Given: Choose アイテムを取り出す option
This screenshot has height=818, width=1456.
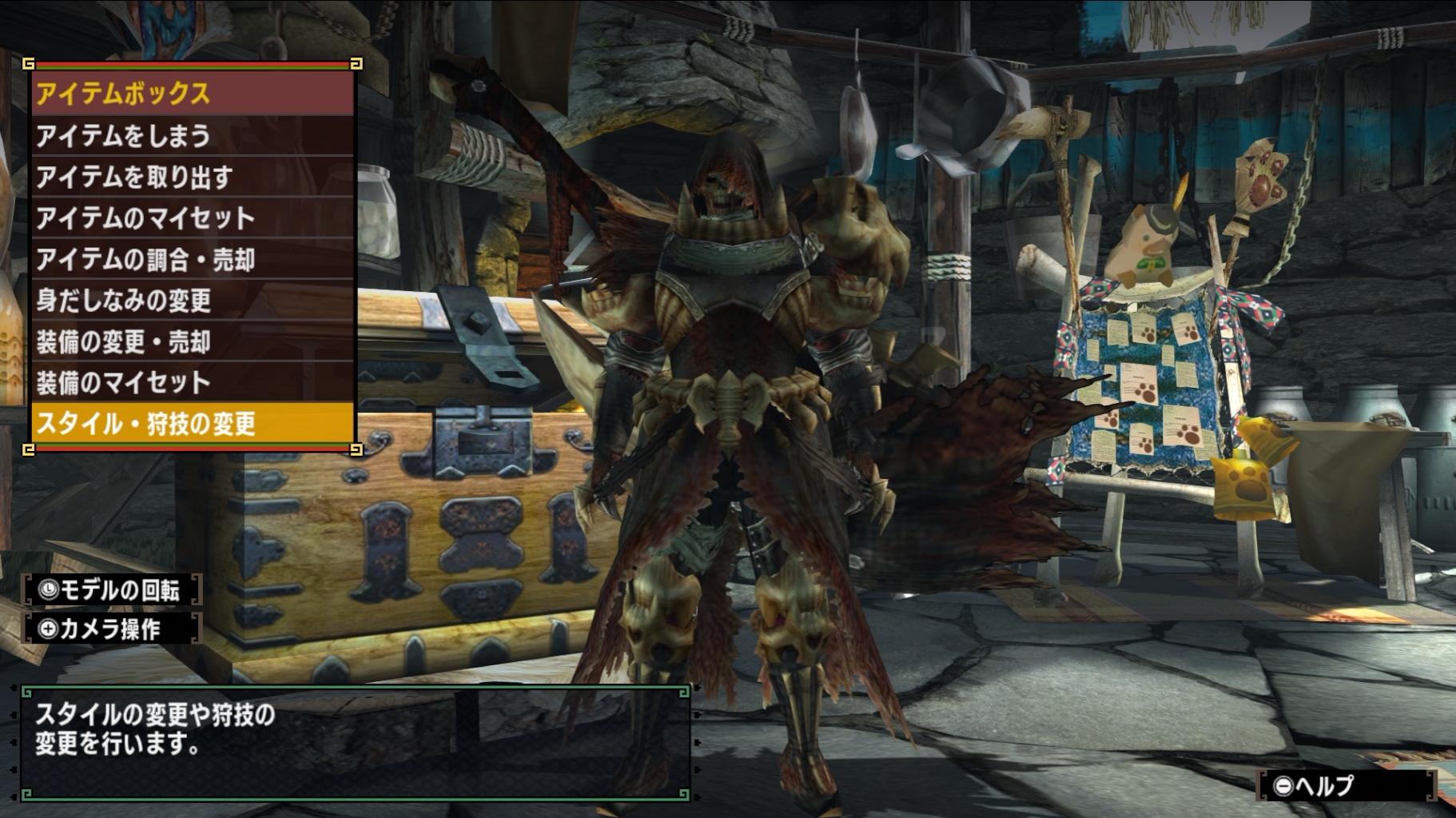Looking at the screenshot, I should tap(192, 177).
